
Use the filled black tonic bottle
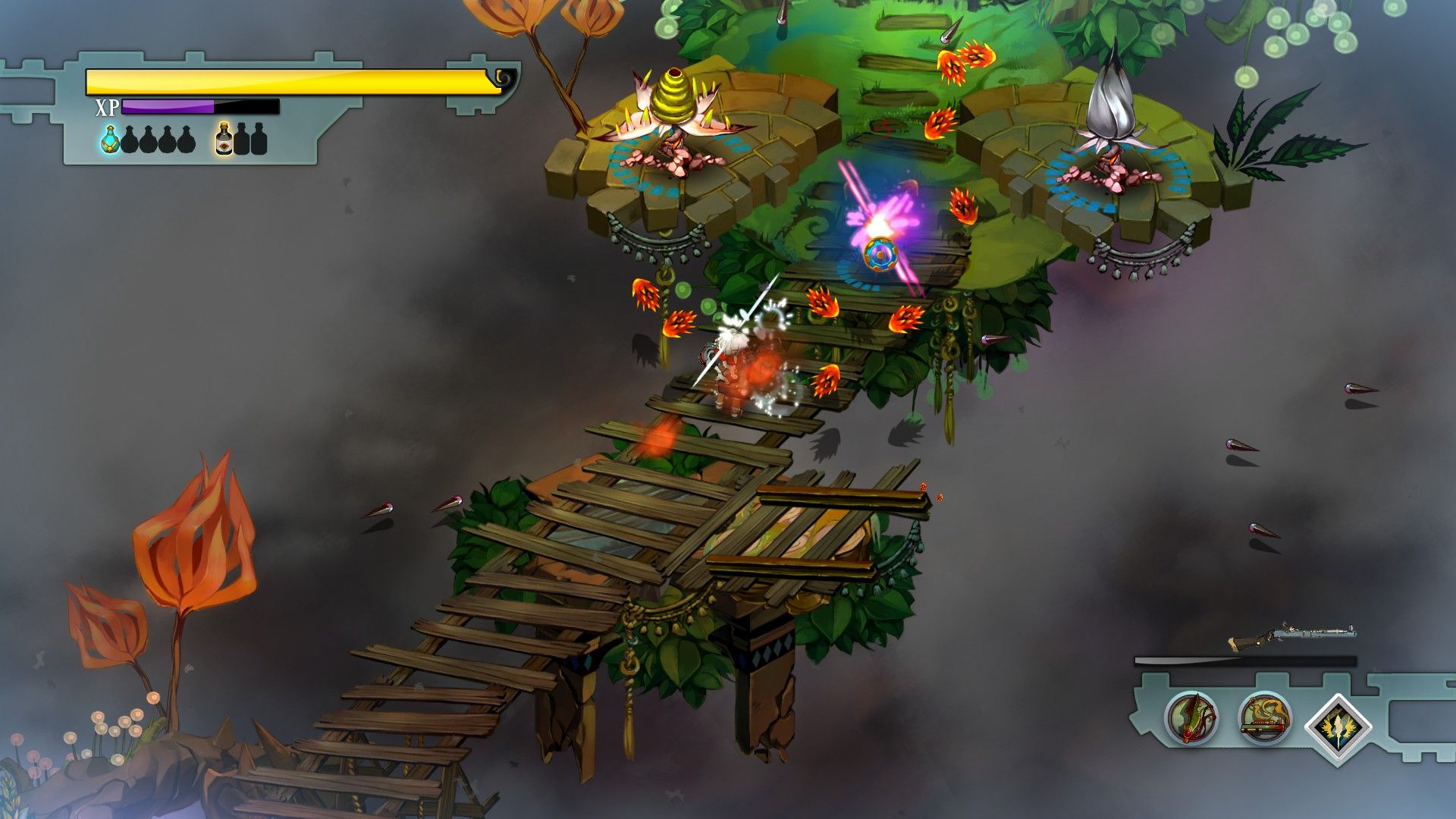224,140
